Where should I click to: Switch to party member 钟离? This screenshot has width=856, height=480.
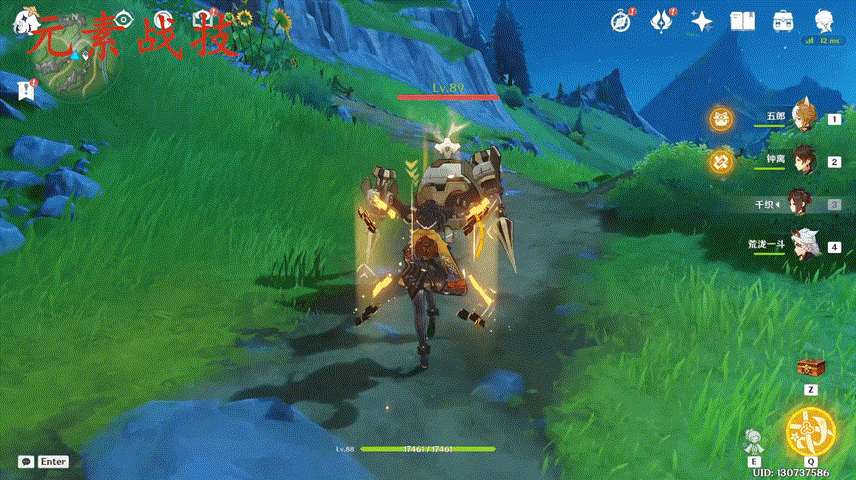pos(803,160)
